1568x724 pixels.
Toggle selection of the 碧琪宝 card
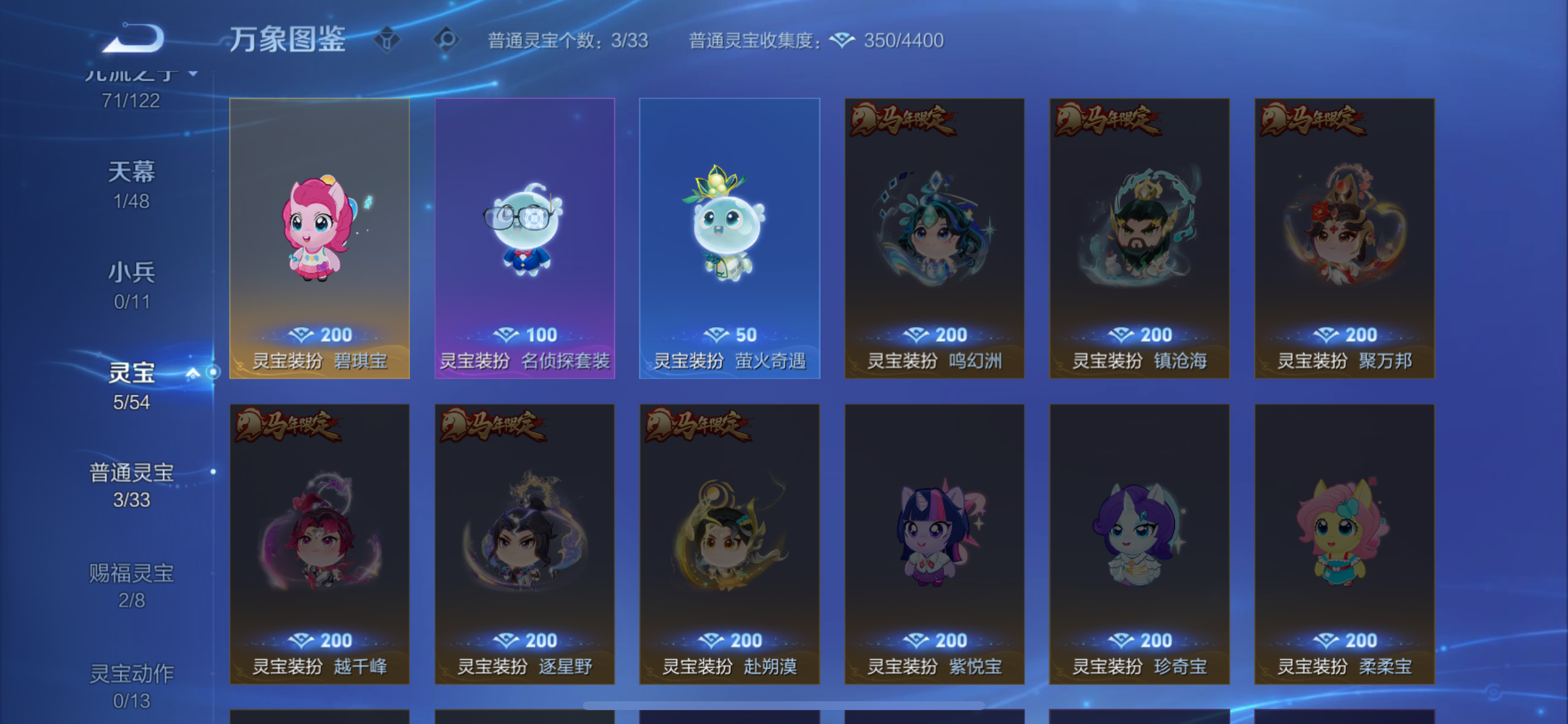click(320, 237)
